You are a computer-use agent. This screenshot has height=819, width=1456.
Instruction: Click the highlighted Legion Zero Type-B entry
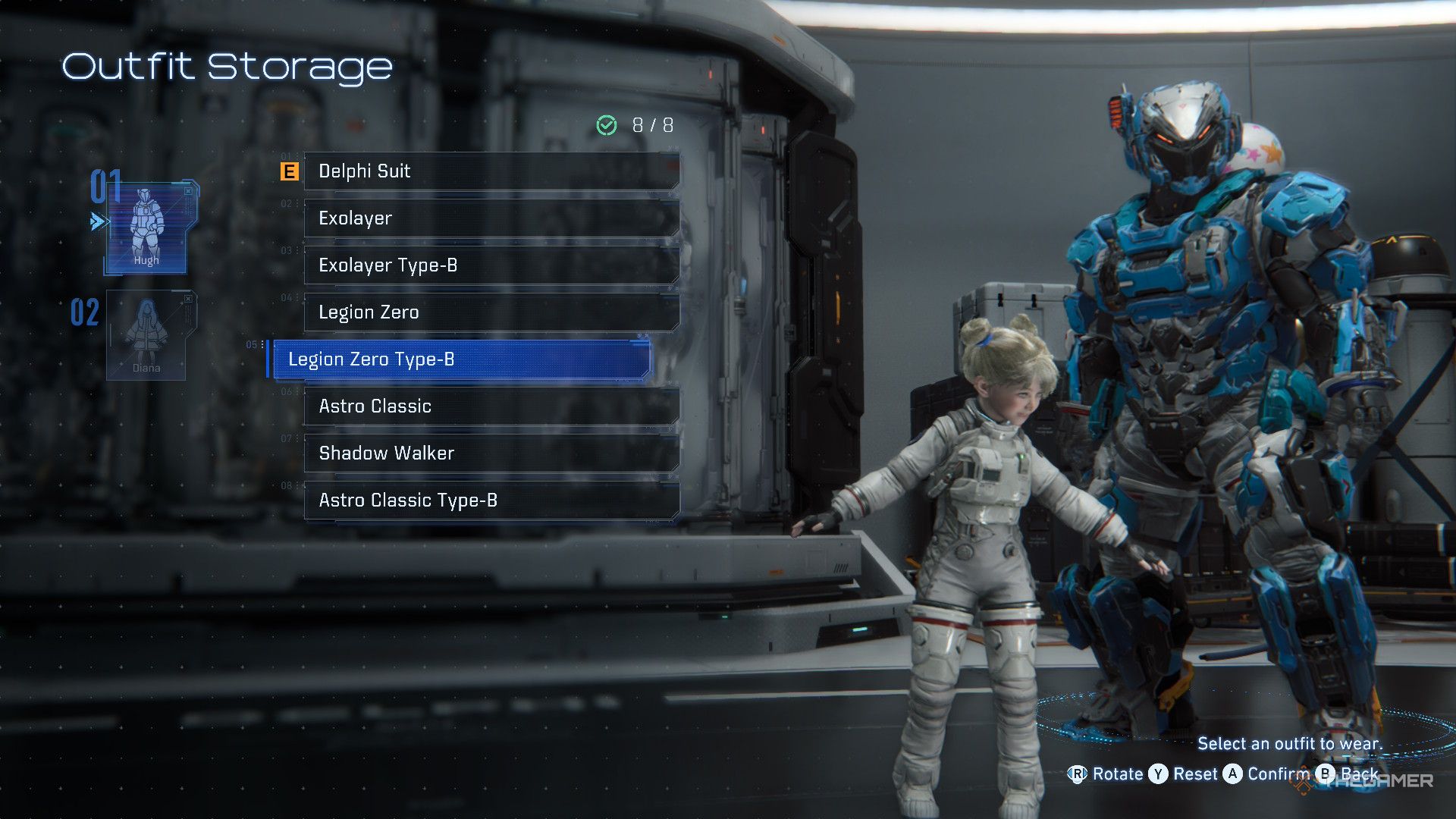[461, 359]
